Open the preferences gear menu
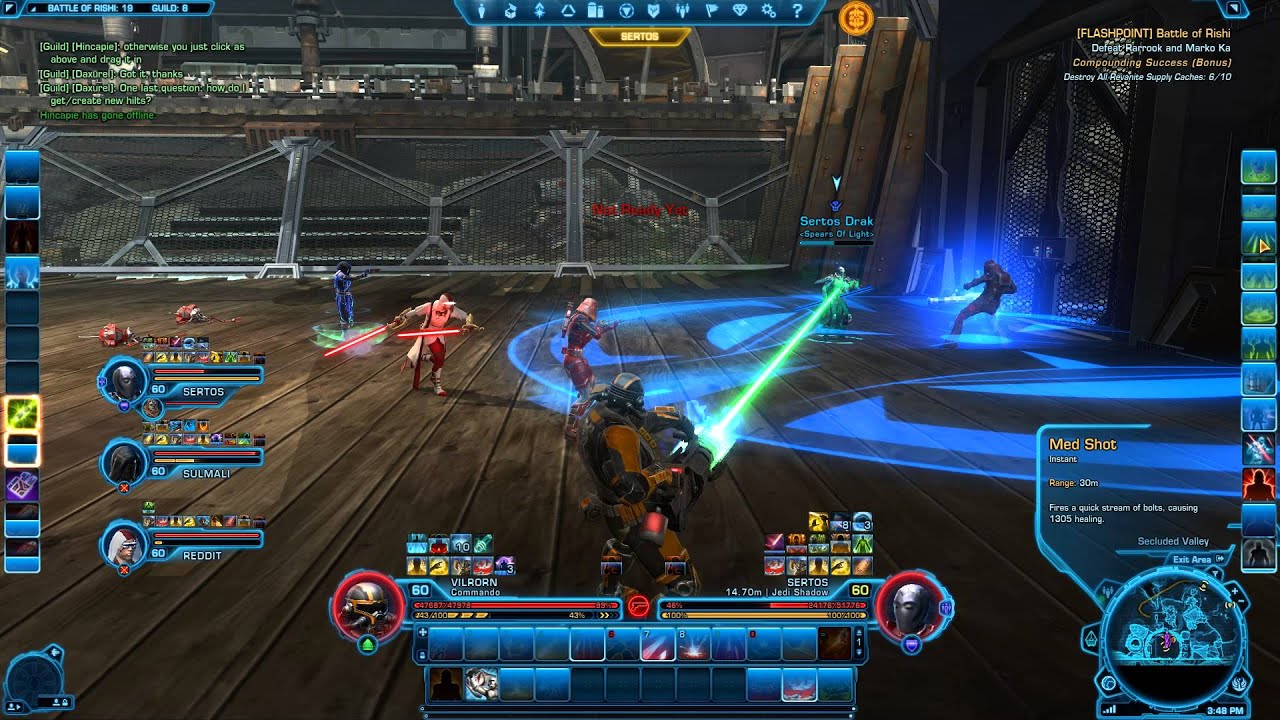The image size is (1280, 720). [x=768, y=11]
